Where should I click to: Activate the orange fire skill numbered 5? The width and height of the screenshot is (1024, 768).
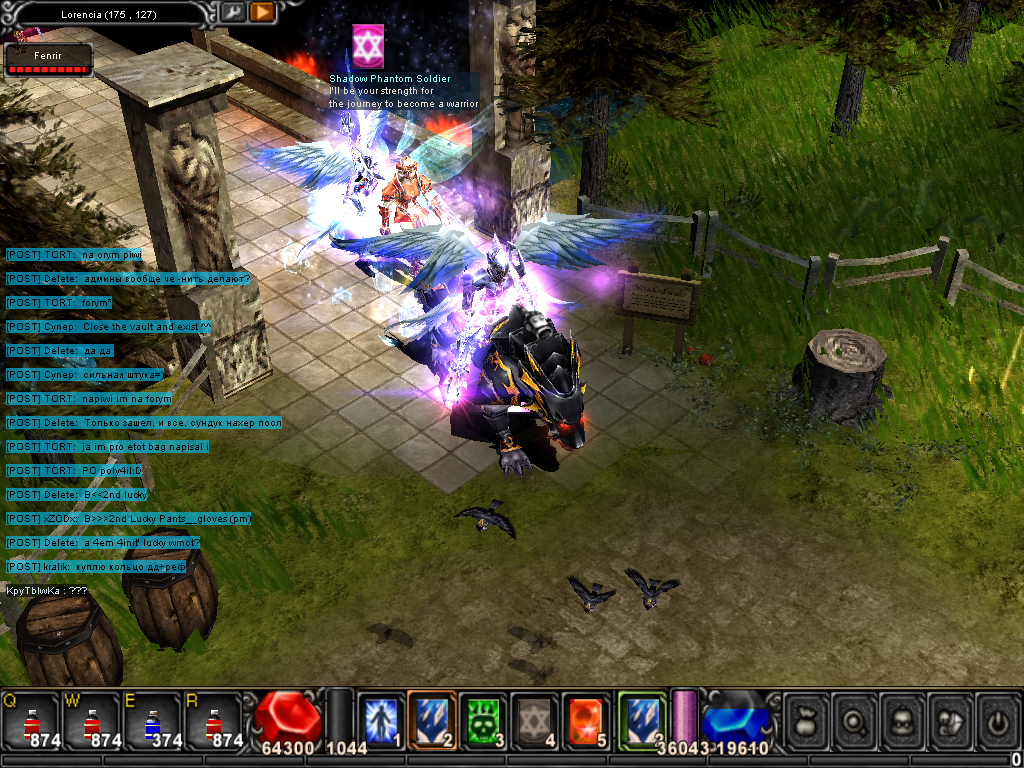point(586,721)
